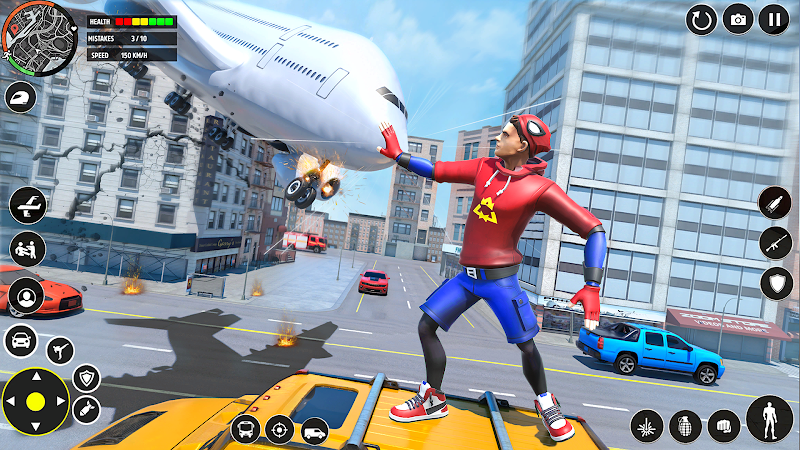Viewport: 800px width, 450px height.
Task: Click the small shield icon beside the joystick
Action: (87, 377)
